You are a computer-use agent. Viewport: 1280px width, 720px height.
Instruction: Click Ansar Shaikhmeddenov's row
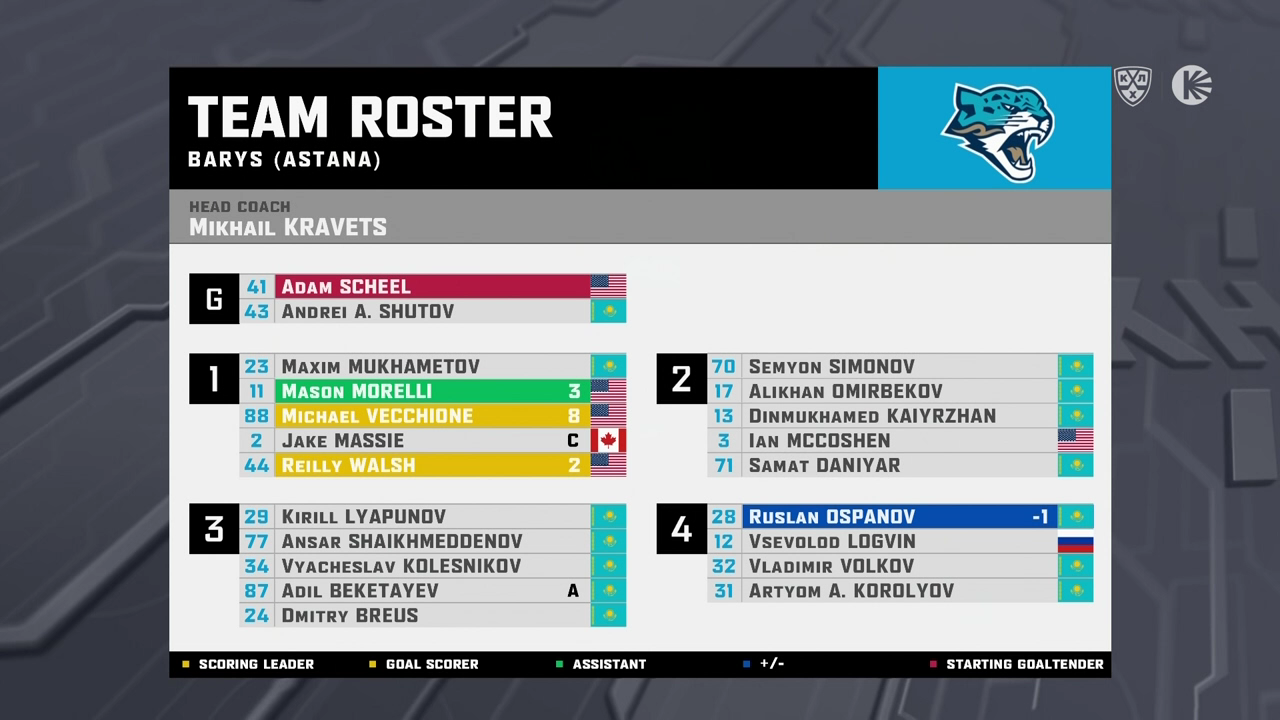pos(432,542)
